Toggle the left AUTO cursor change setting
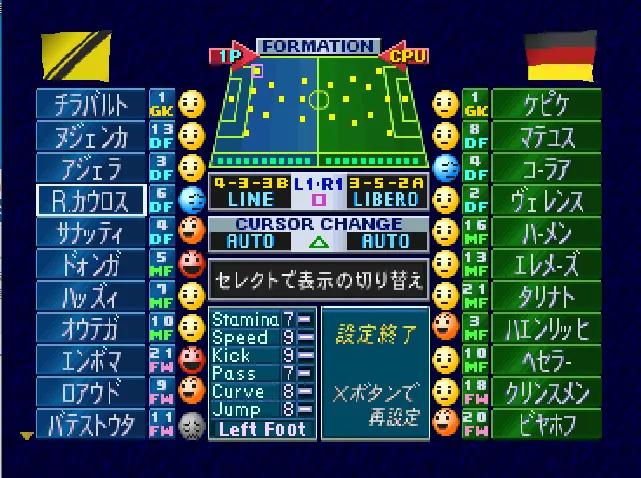Screen dimensions: 641x478 pos(249,241)
